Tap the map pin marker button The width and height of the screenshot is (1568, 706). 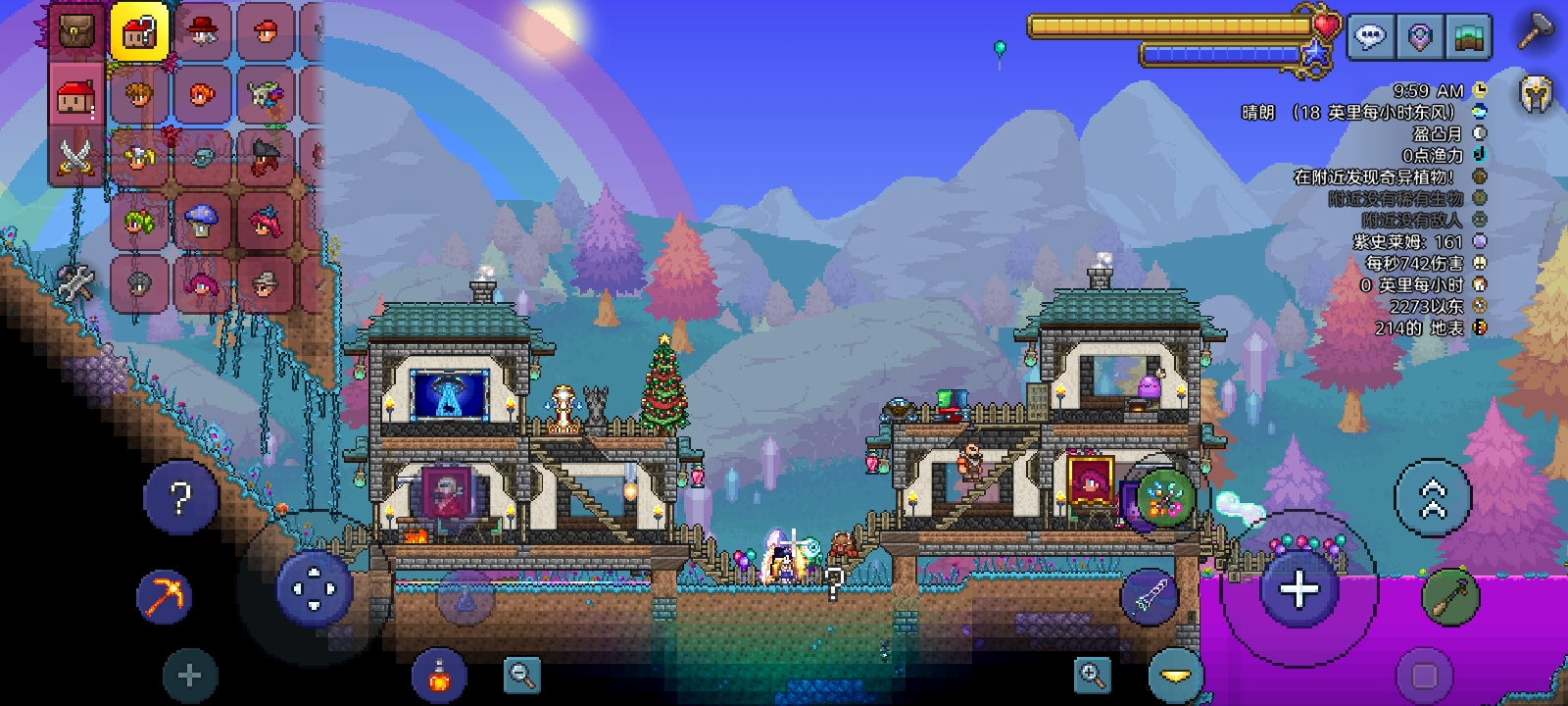pos(1419,37)
